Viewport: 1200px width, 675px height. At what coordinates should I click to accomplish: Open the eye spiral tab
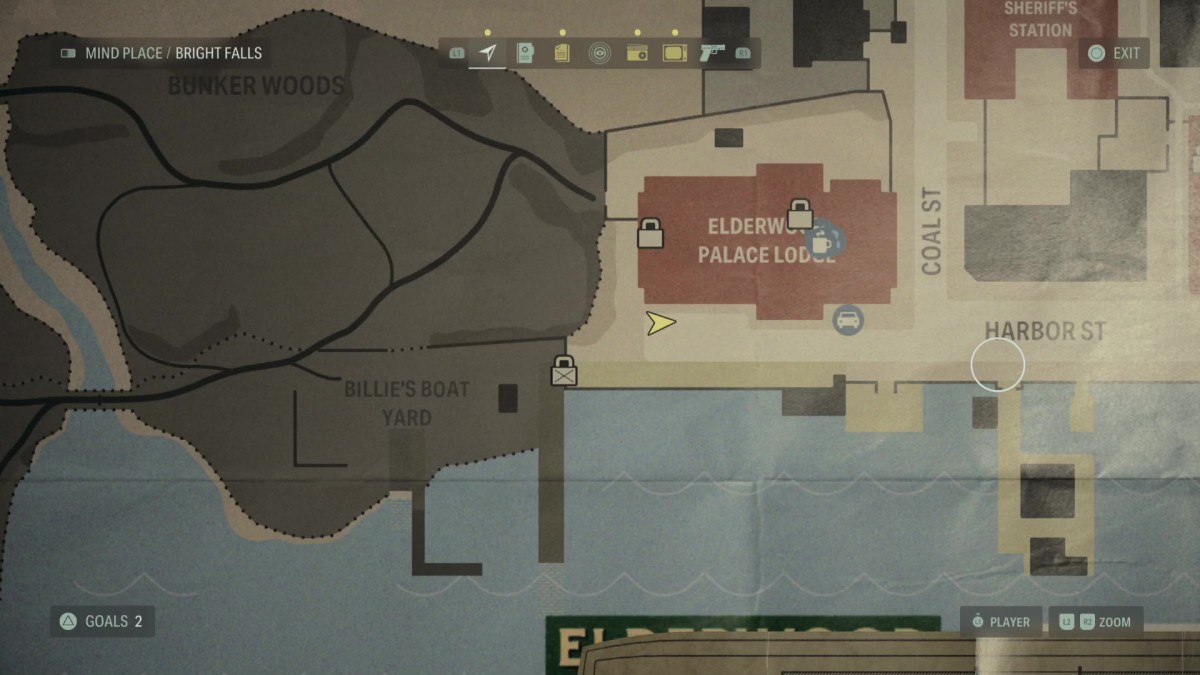tap(599, 53)
